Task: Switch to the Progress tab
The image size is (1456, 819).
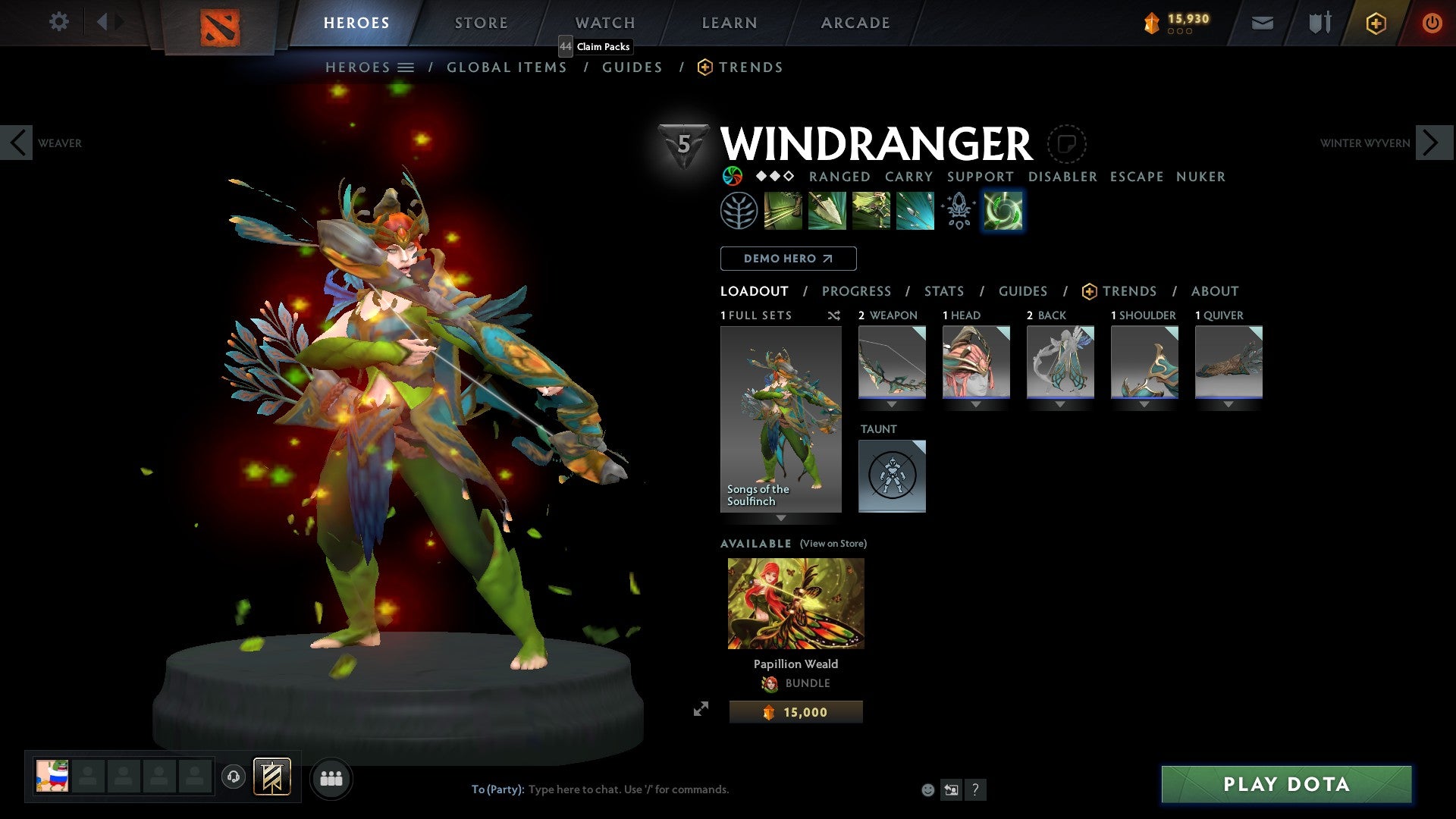Action: pyautogui.click(x=856, y=291)
